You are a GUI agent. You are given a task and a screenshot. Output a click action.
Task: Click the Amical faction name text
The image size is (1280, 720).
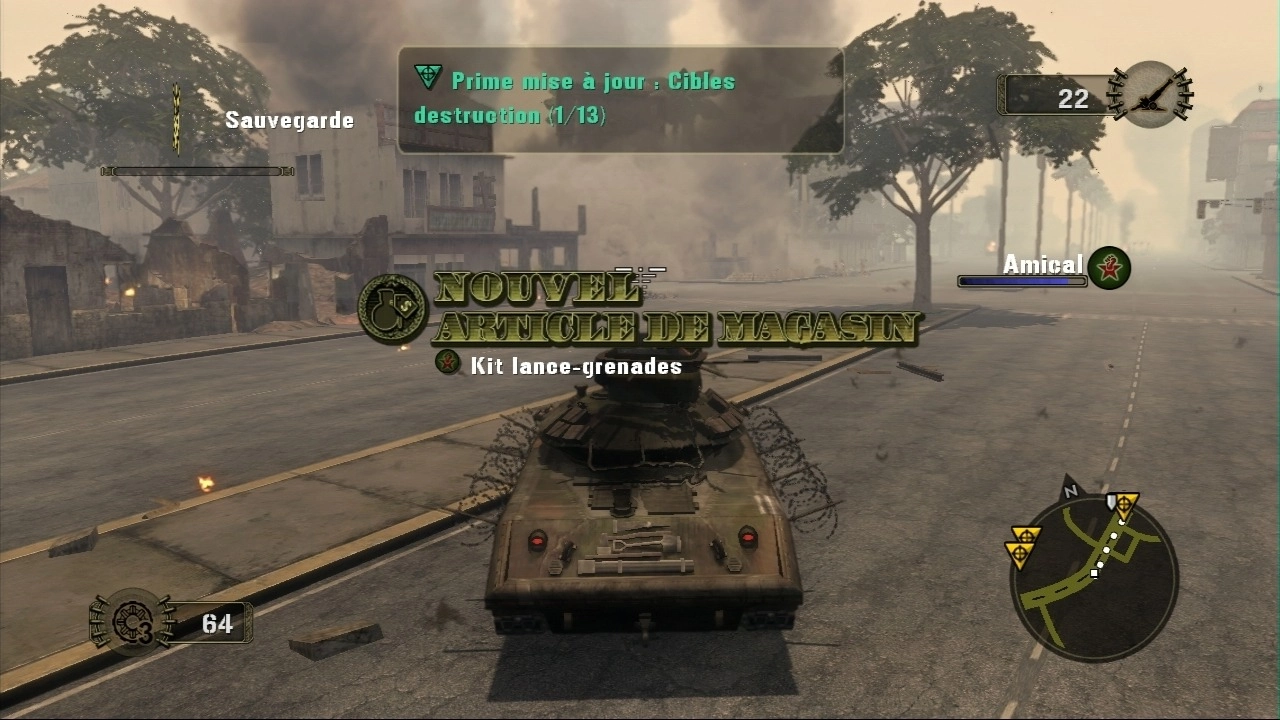tap(1043, 263)
